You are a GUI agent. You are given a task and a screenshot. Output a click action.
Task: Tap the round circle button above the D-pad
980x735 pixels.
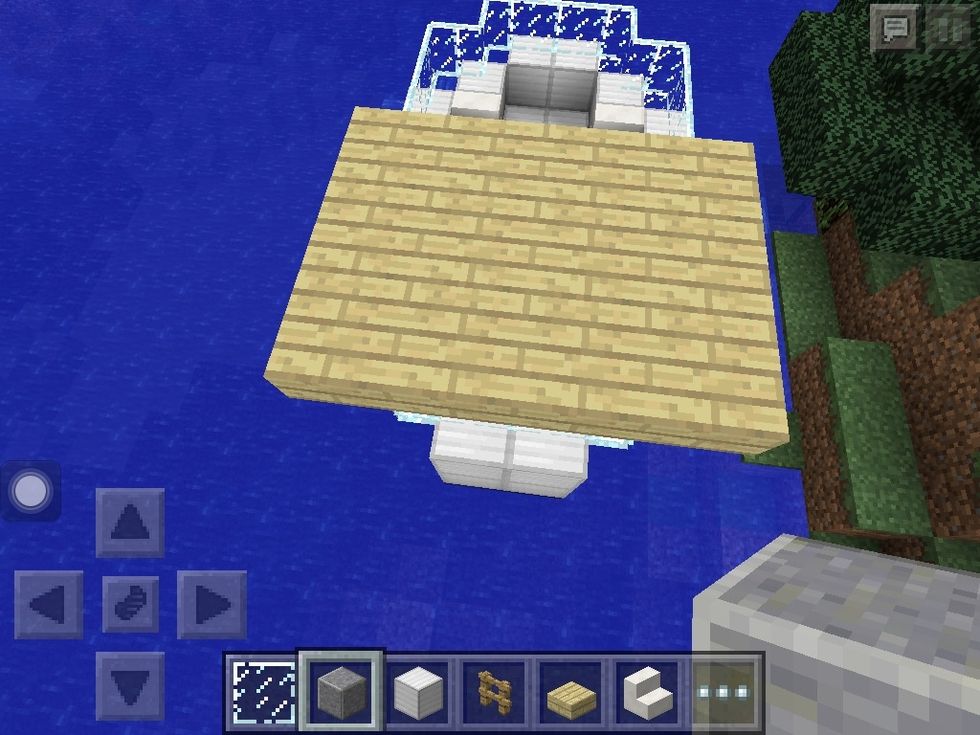pos(30,491)
